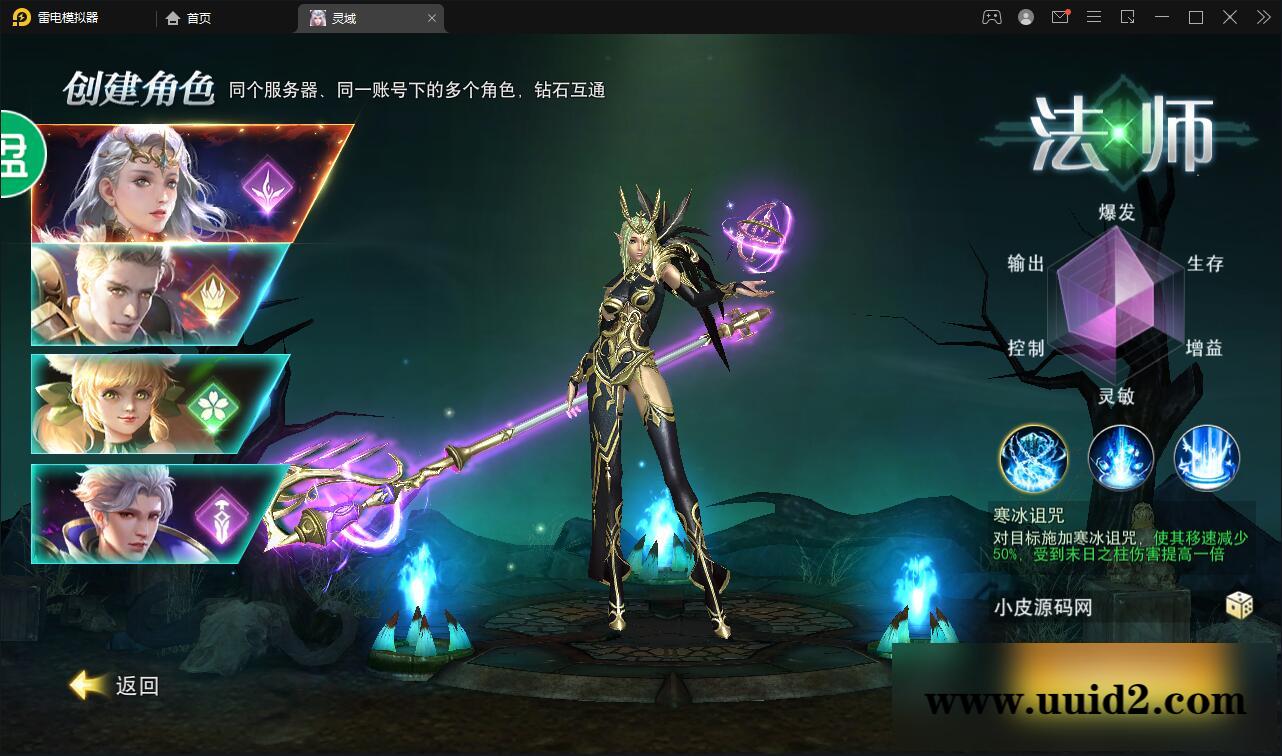Open the gamepad icon in emulator toolbar
This screenshot has height=756, width=1282.
(991, 17)
